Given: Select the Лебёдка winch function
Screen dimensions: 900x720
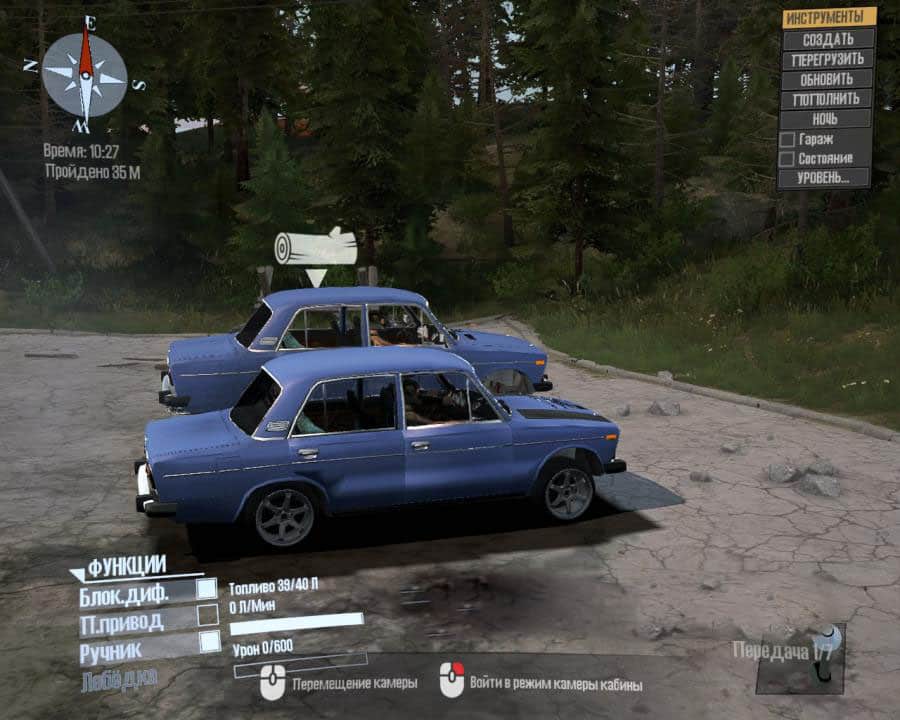Looking at the screenshot, I should pyautogui.click(x=119, y=677).
